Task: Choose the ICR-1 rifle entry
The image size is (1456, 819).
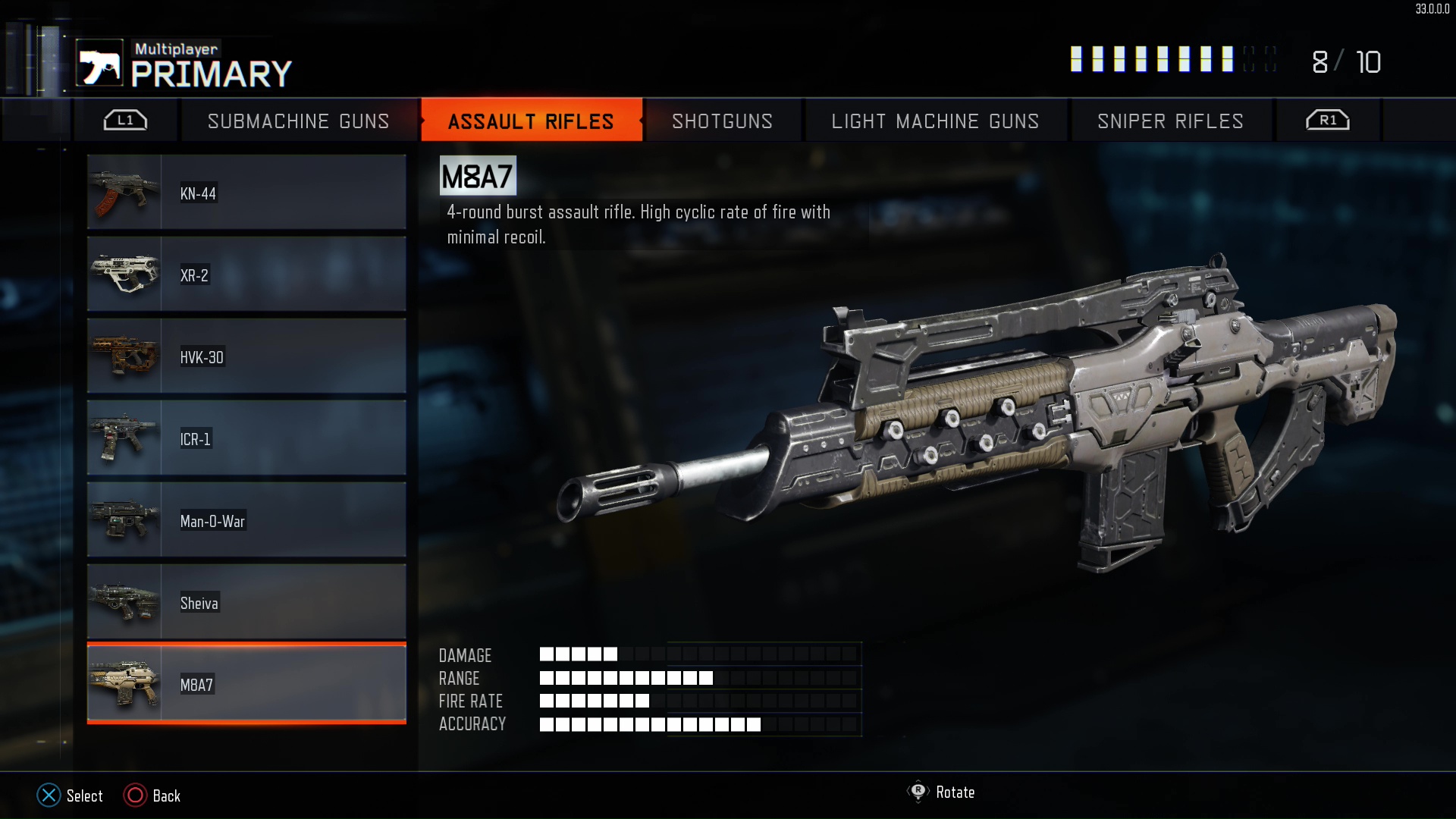Action: 246,438
